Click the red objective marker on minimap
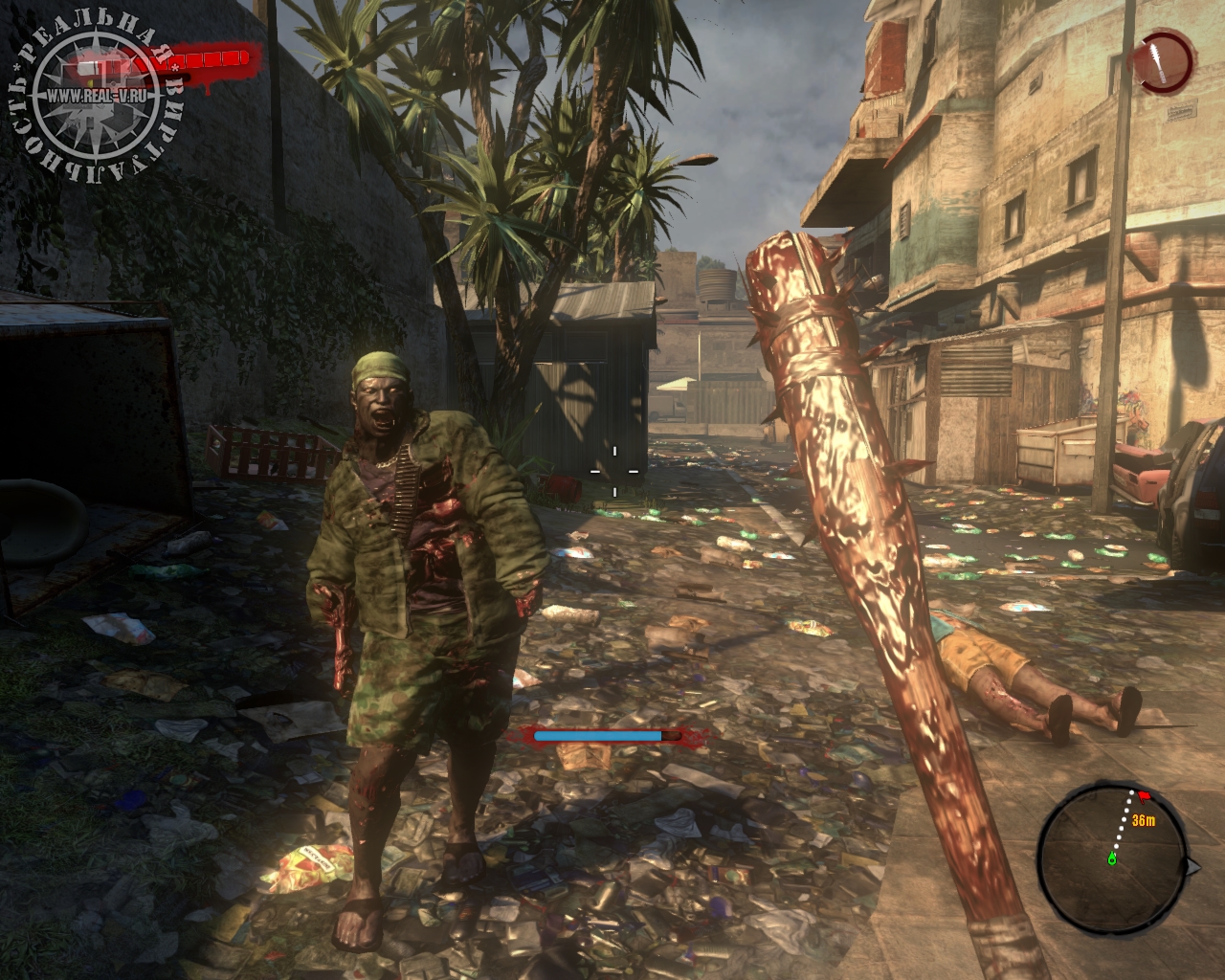Viewport: 1225px width, 980px height. click(1144, 795)
